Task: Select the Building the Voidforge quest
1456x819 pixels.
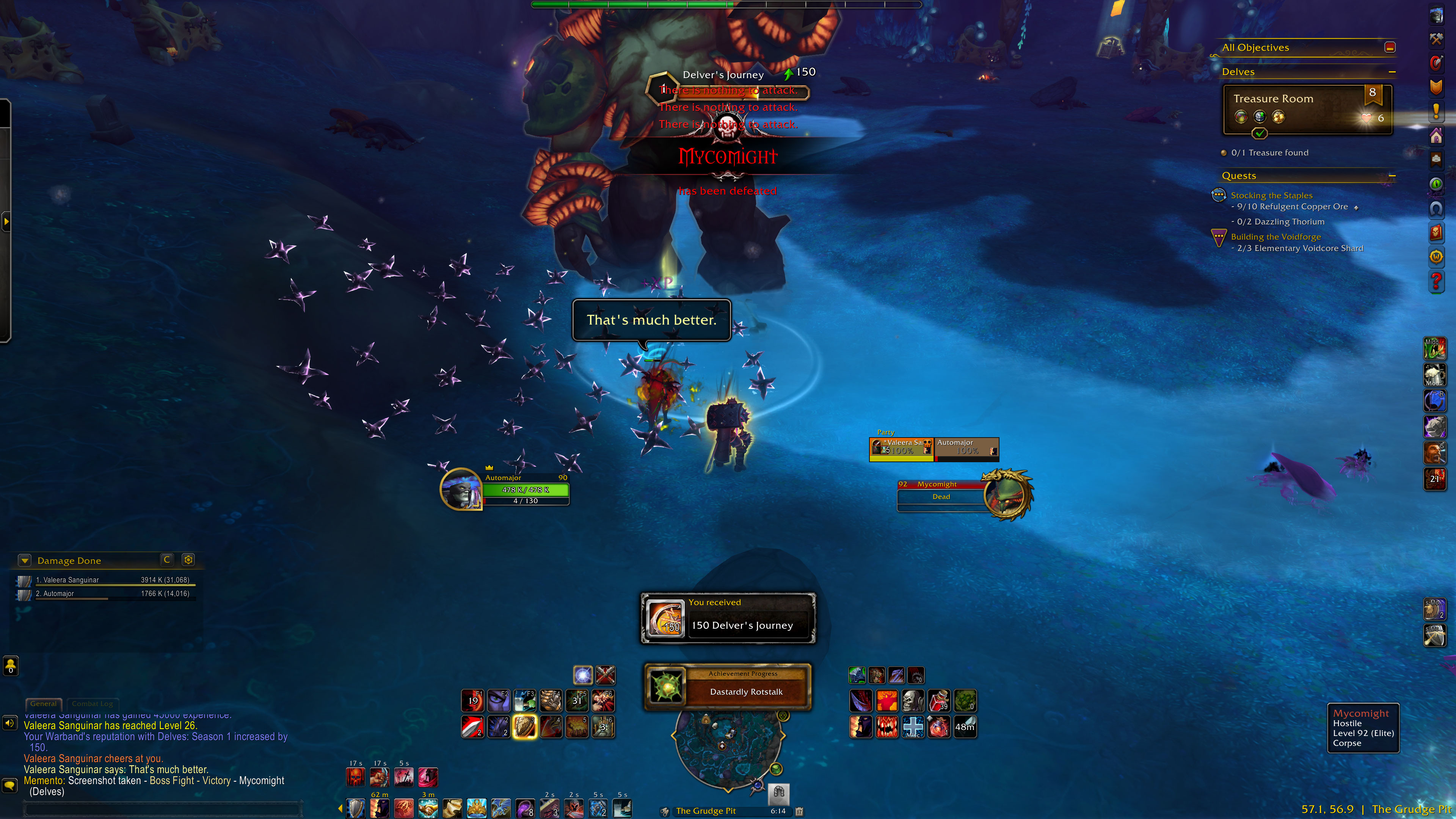Action: 1276,237
